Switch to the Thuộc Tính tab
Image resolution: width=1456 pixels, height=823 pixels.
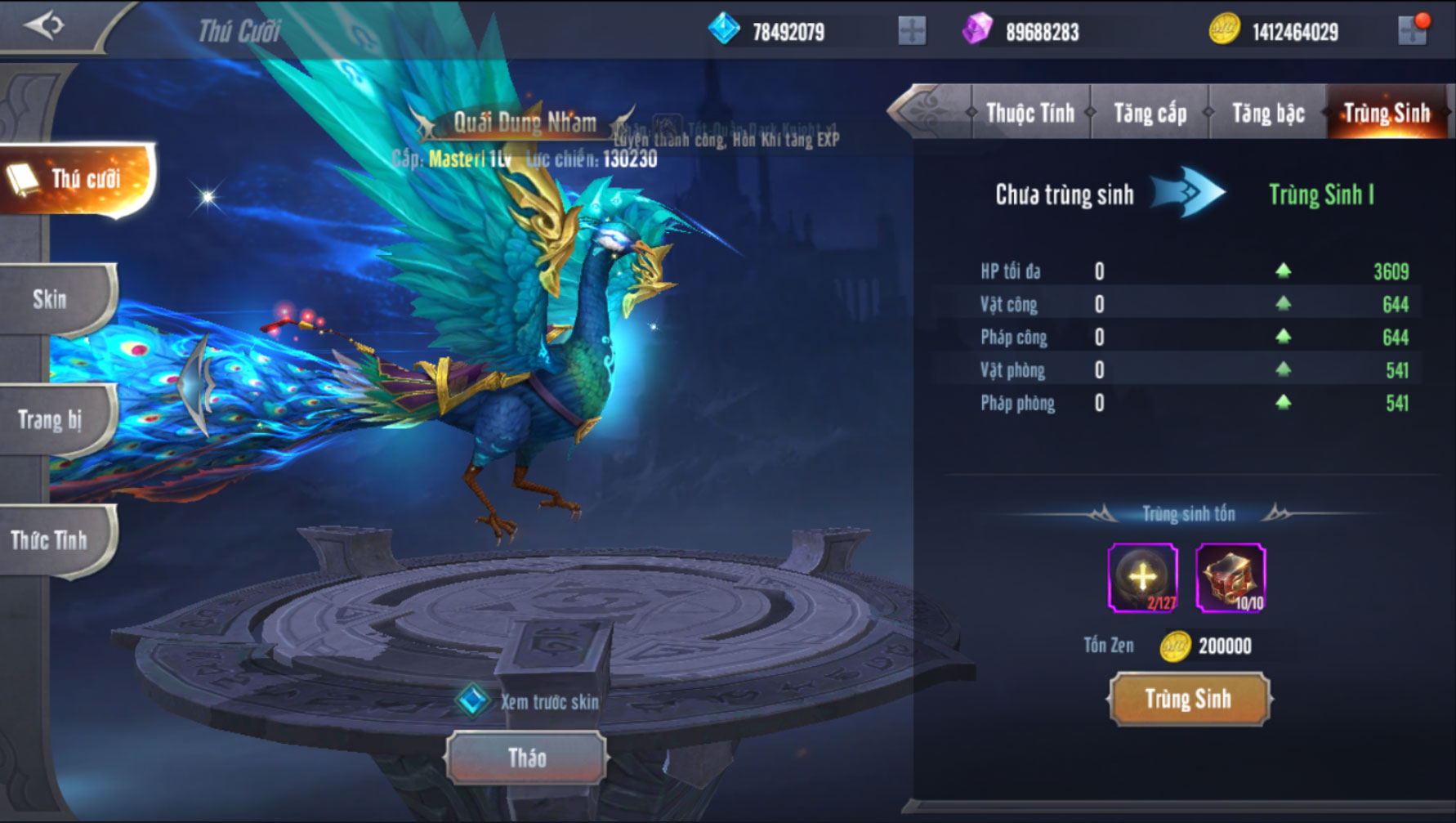pyautogui.click(x=1029, y=113)
